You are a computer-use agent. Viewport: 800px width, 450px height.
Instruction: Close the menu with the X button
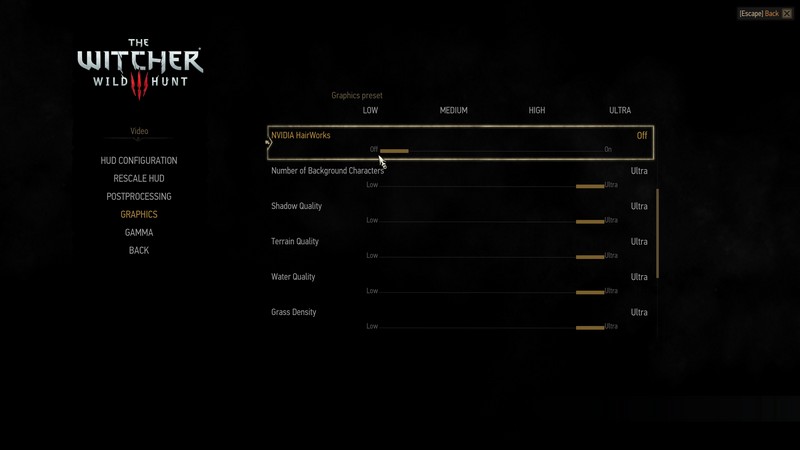tap(787, 14)
